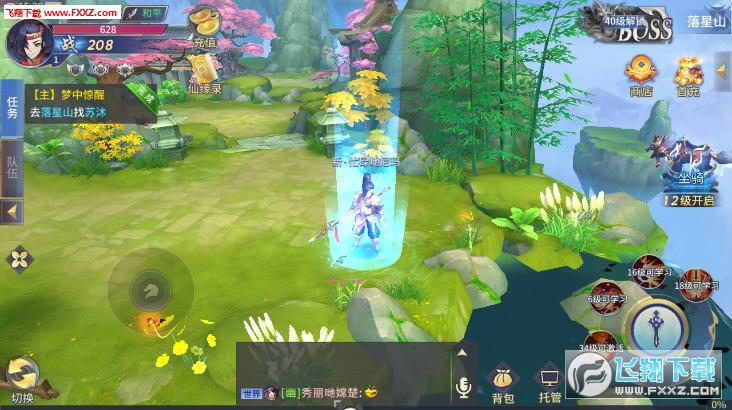The width and height of the screenshot is (732, 410).
Task: Click the 切换 switch button
Action: [21, 379]
